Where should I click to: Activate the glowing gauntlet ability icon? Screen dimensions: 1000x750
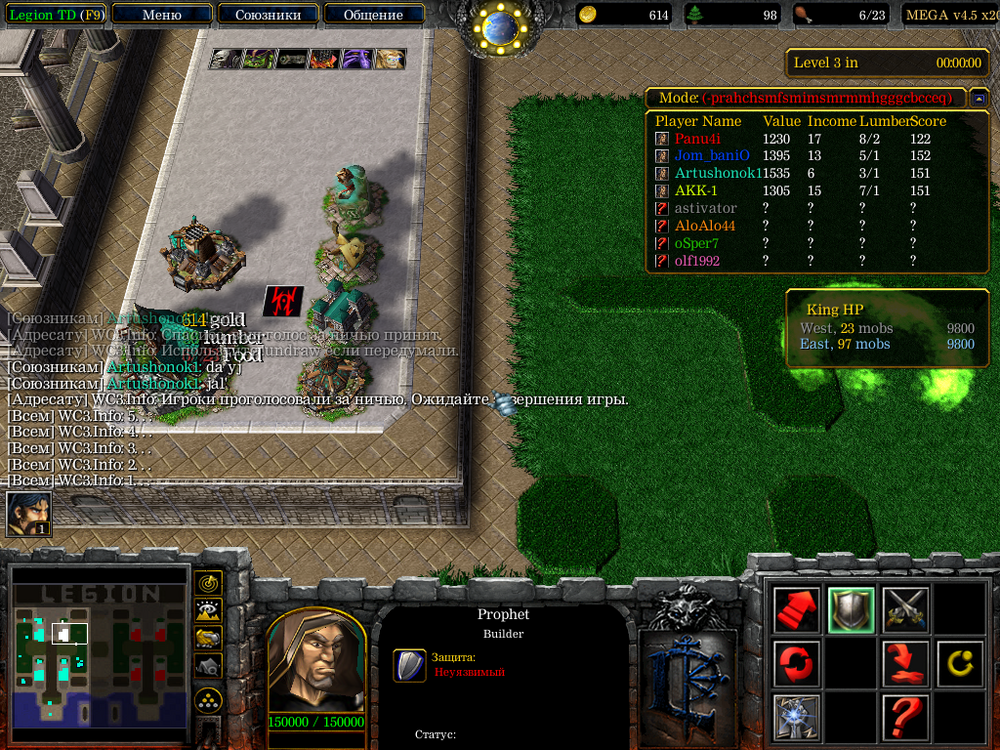797,717
